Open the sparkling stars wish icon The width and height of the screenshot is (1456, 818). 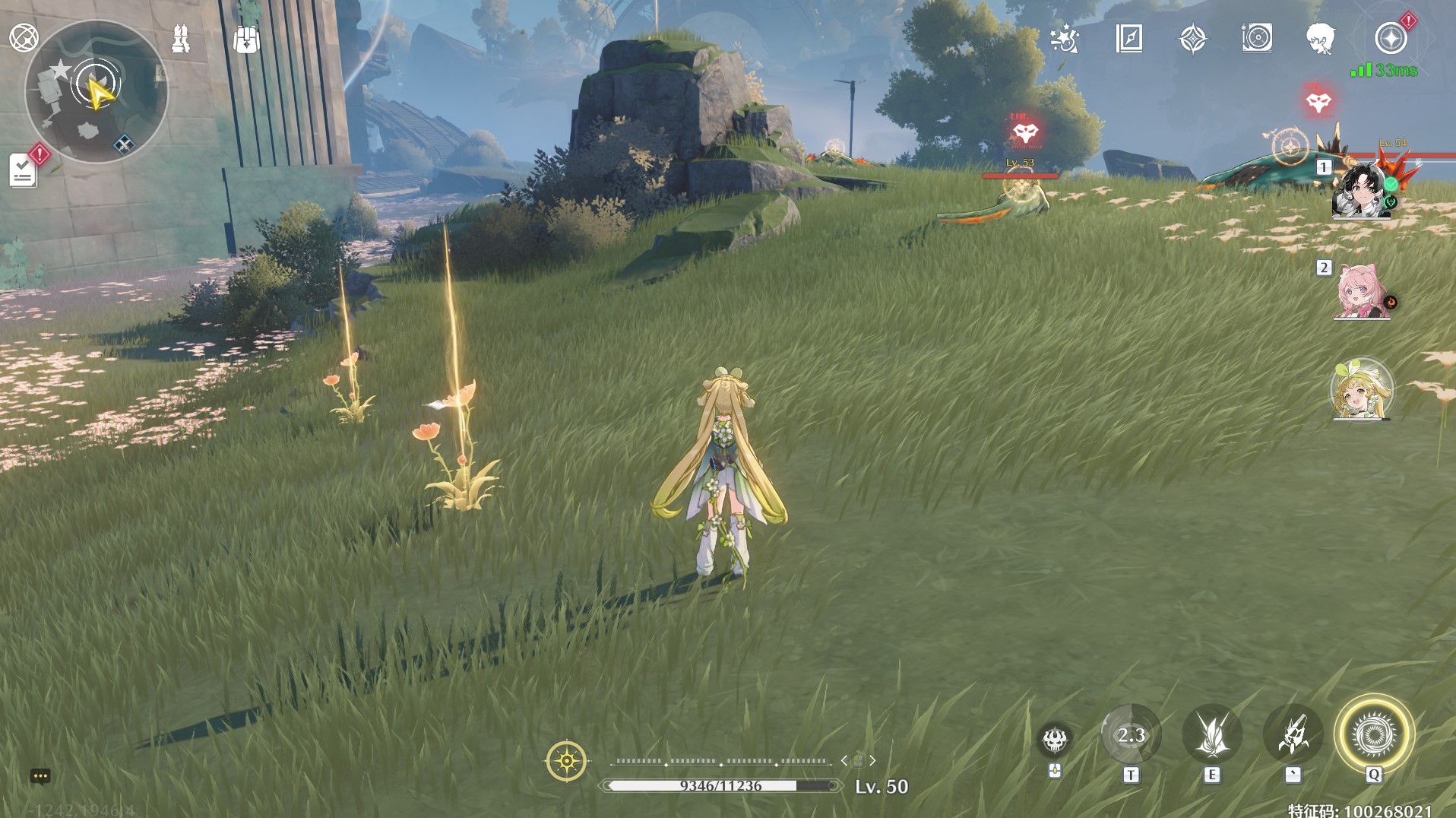click(1064, 38)
